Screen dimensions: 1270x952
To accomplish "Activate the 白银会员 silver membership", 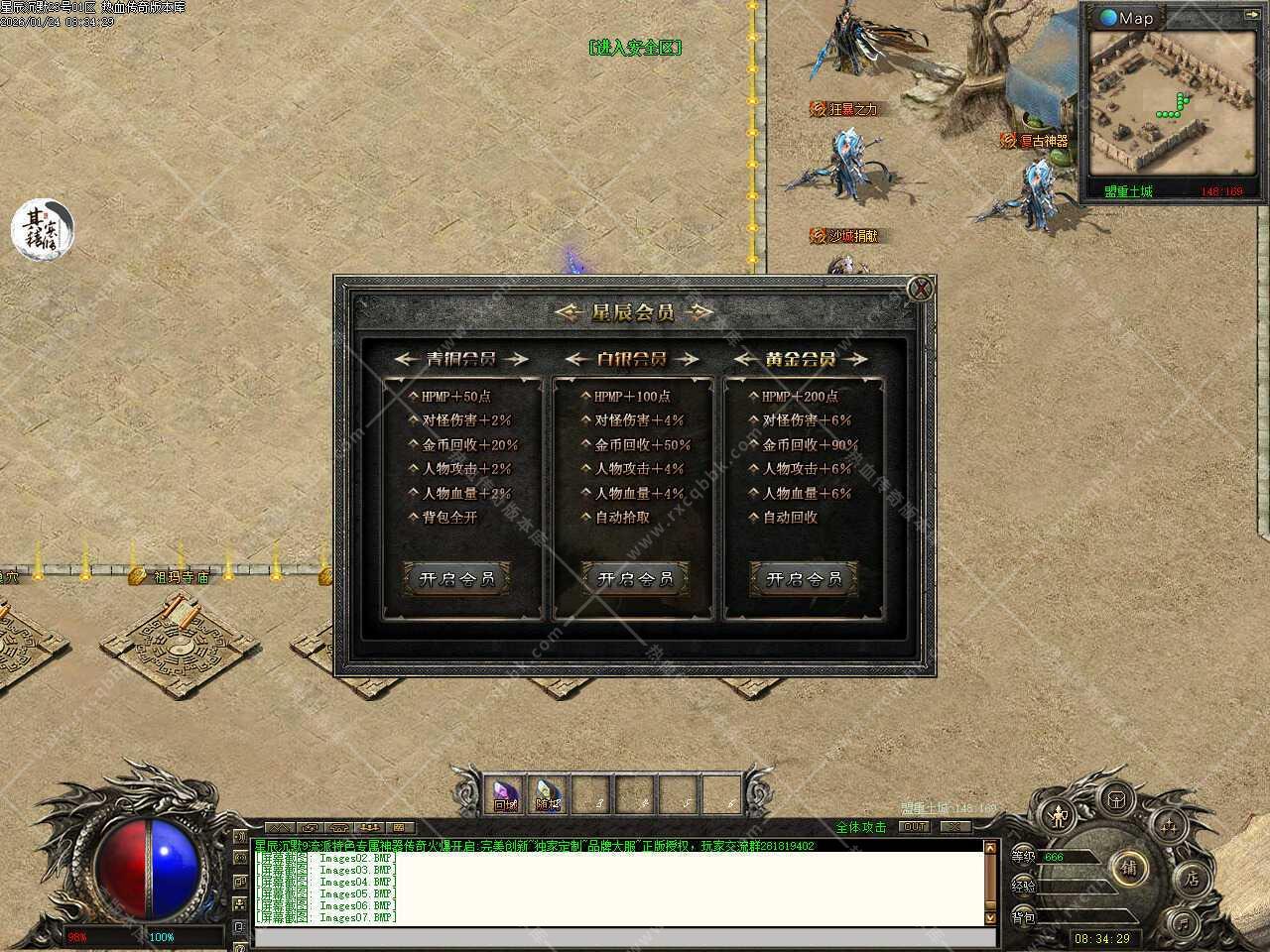I will point(635,579).
